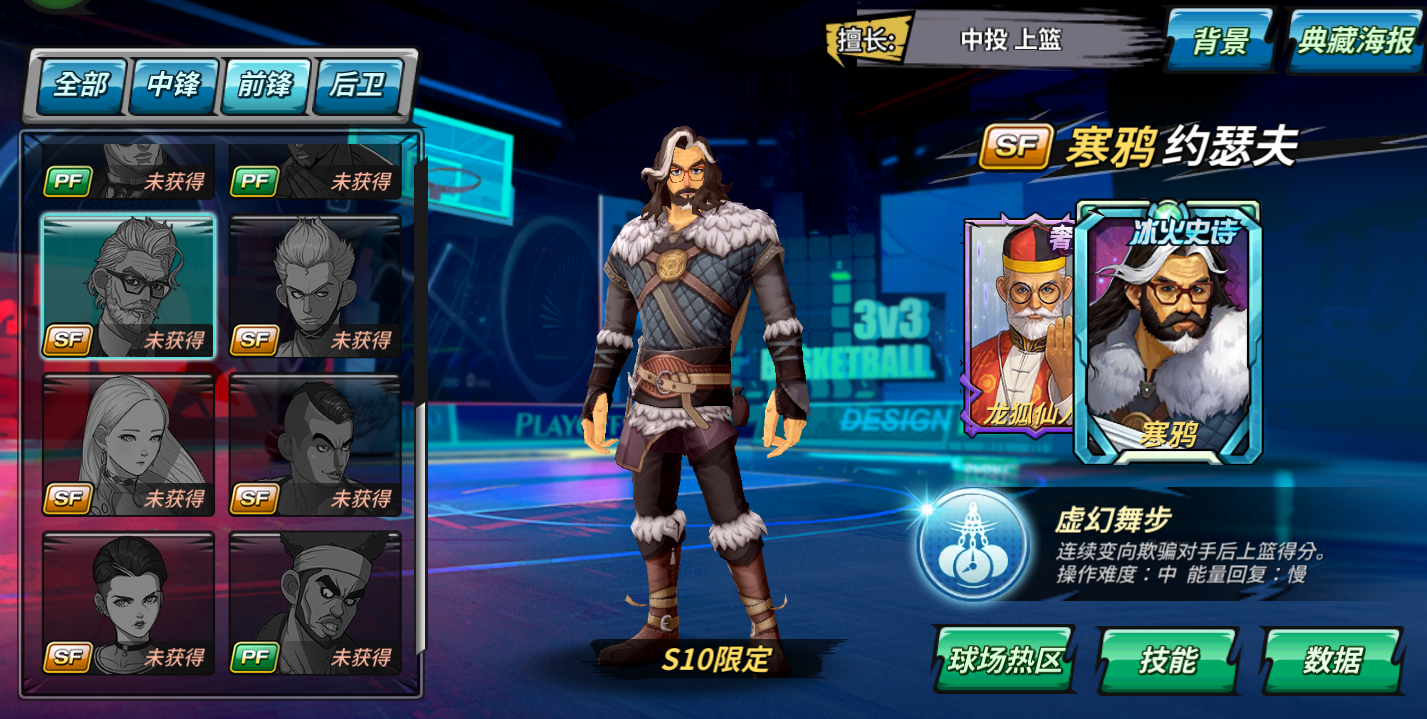The width and height of the screenshot is (1427, 719).
Task: Choose the 寒鸦 冰火史诗 skin card
Action: [x=1167, y=330]
